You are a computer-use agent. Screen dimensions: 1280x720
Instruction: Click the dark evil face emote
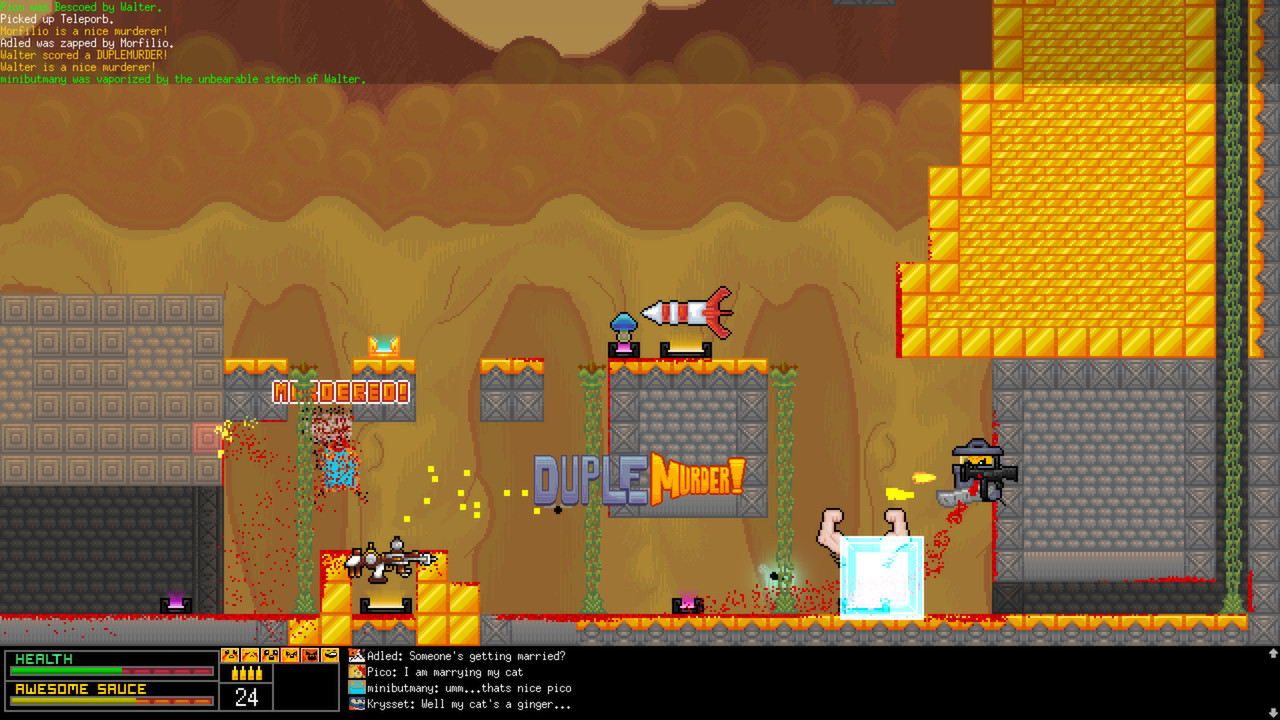pos(308,656)
